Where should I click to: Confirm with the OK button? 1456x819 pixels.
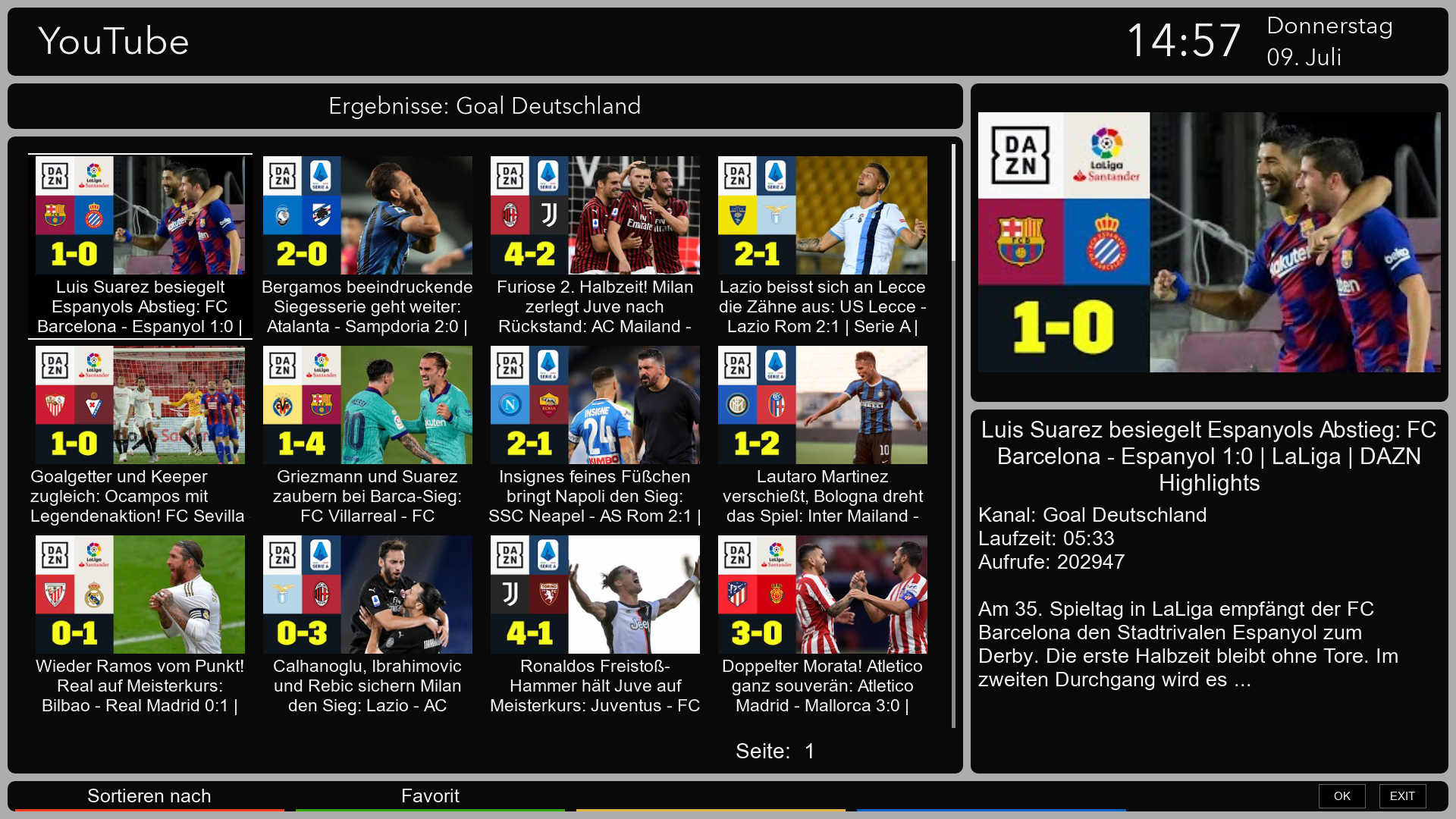coord(1341,796)
